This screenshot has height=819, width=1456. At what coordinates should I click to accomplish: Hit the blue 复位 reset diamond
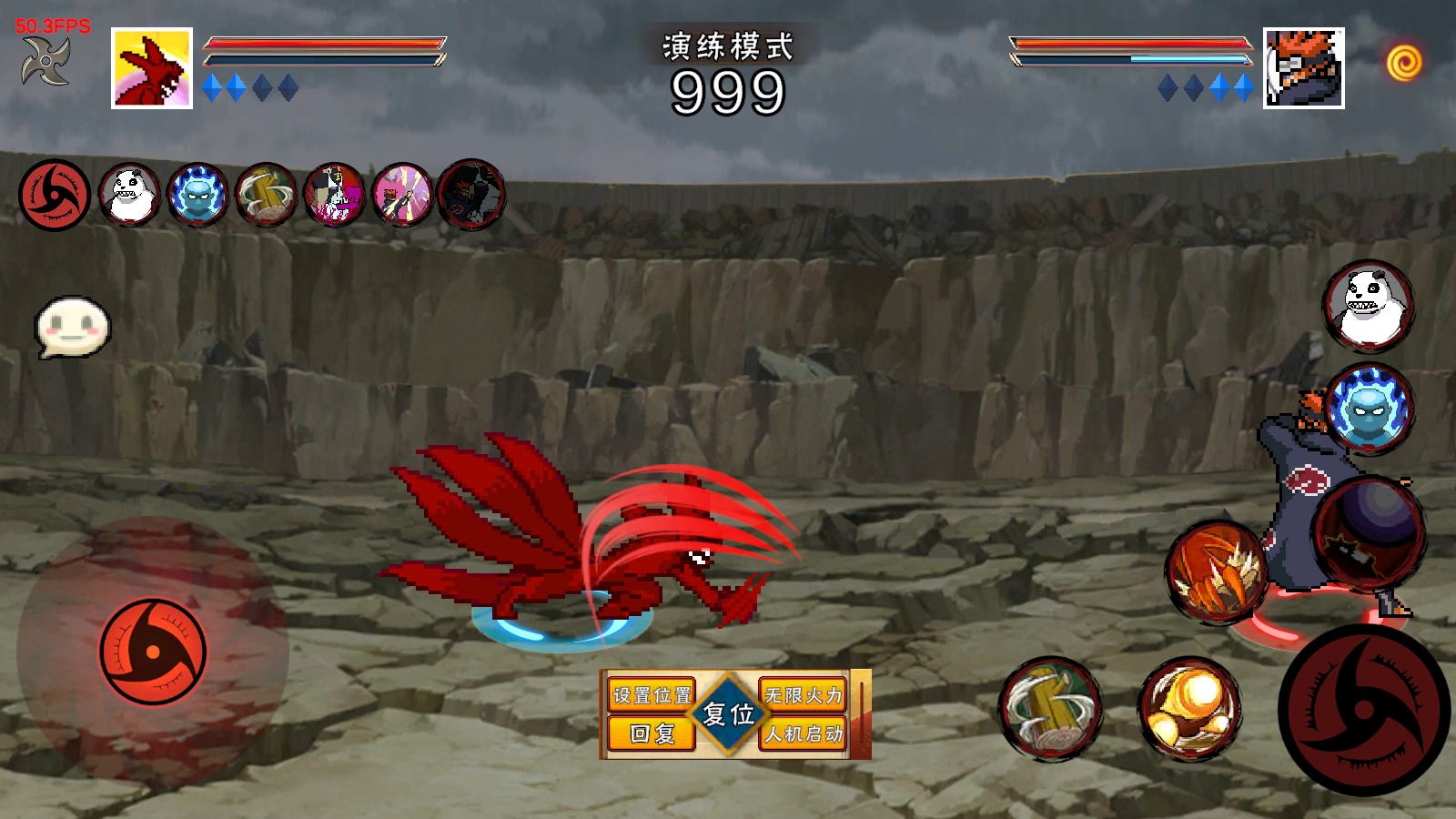click(x=728, y=714)
